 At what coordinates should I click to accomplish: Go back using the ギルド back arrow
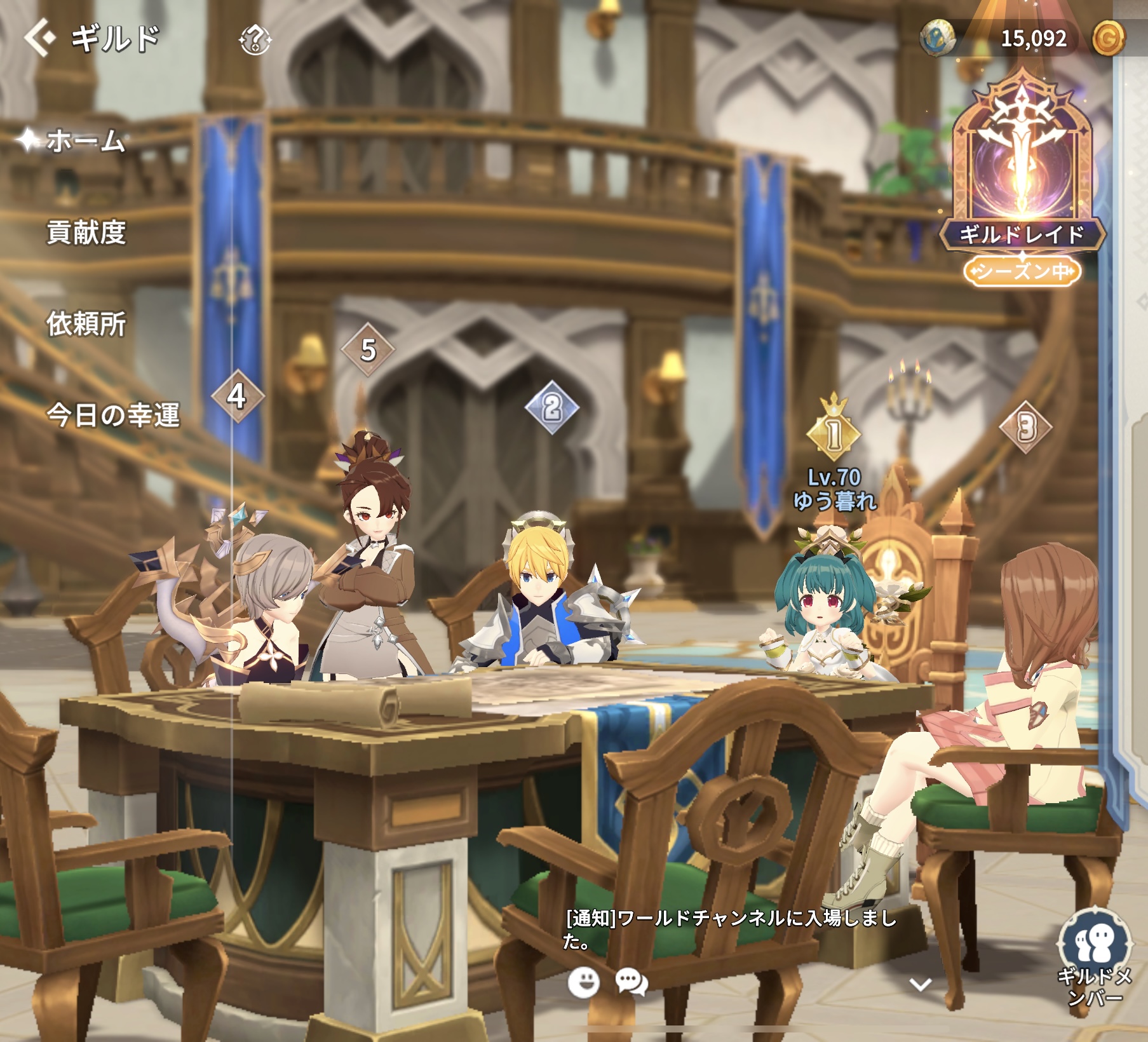click(39, 37)
